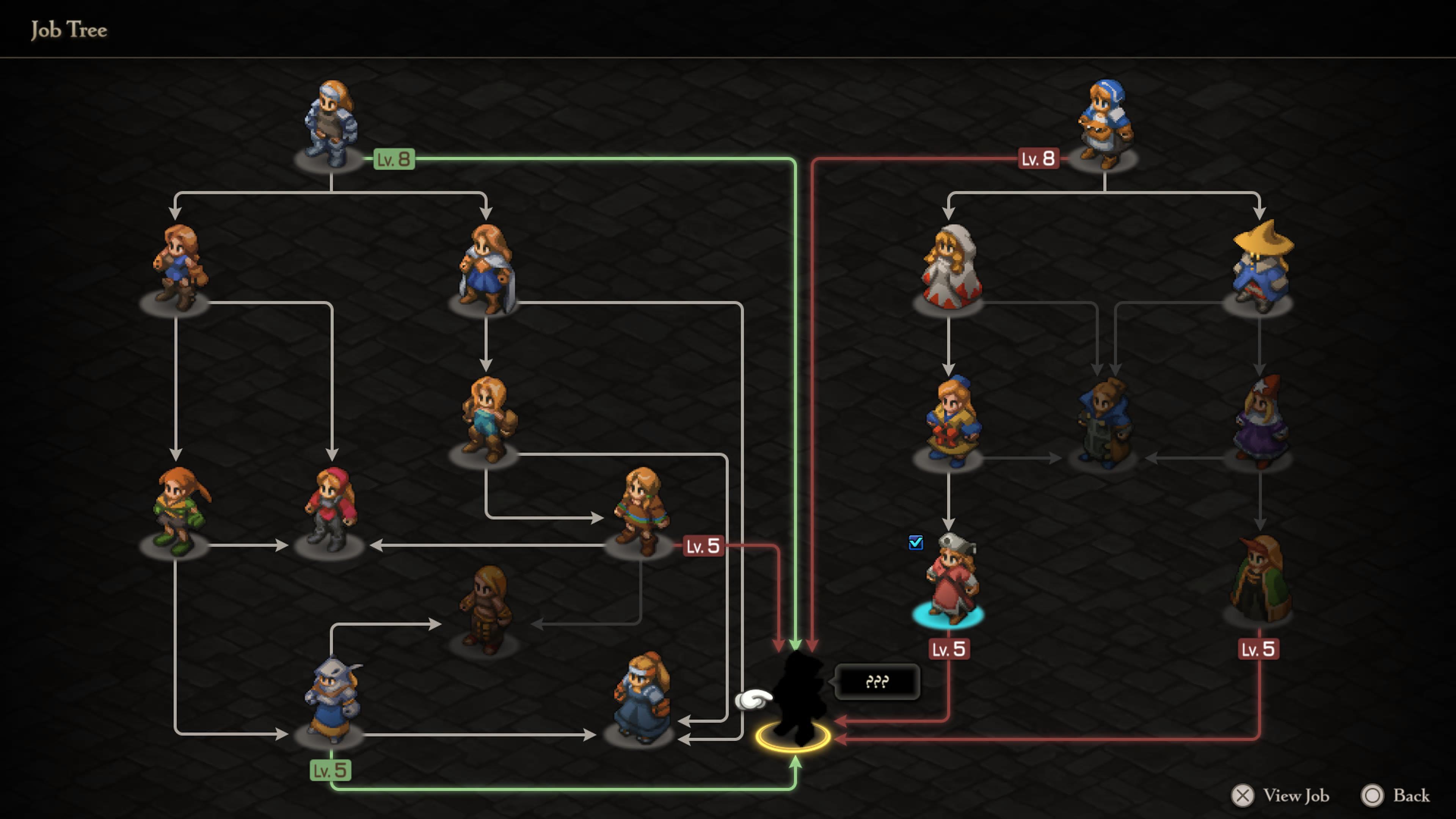Image resolution: width=1456 pixels, height=819 pixels.
Task: Click the green Lv. 8 requirement badge near the Squire
Action: tap(394, 159)
